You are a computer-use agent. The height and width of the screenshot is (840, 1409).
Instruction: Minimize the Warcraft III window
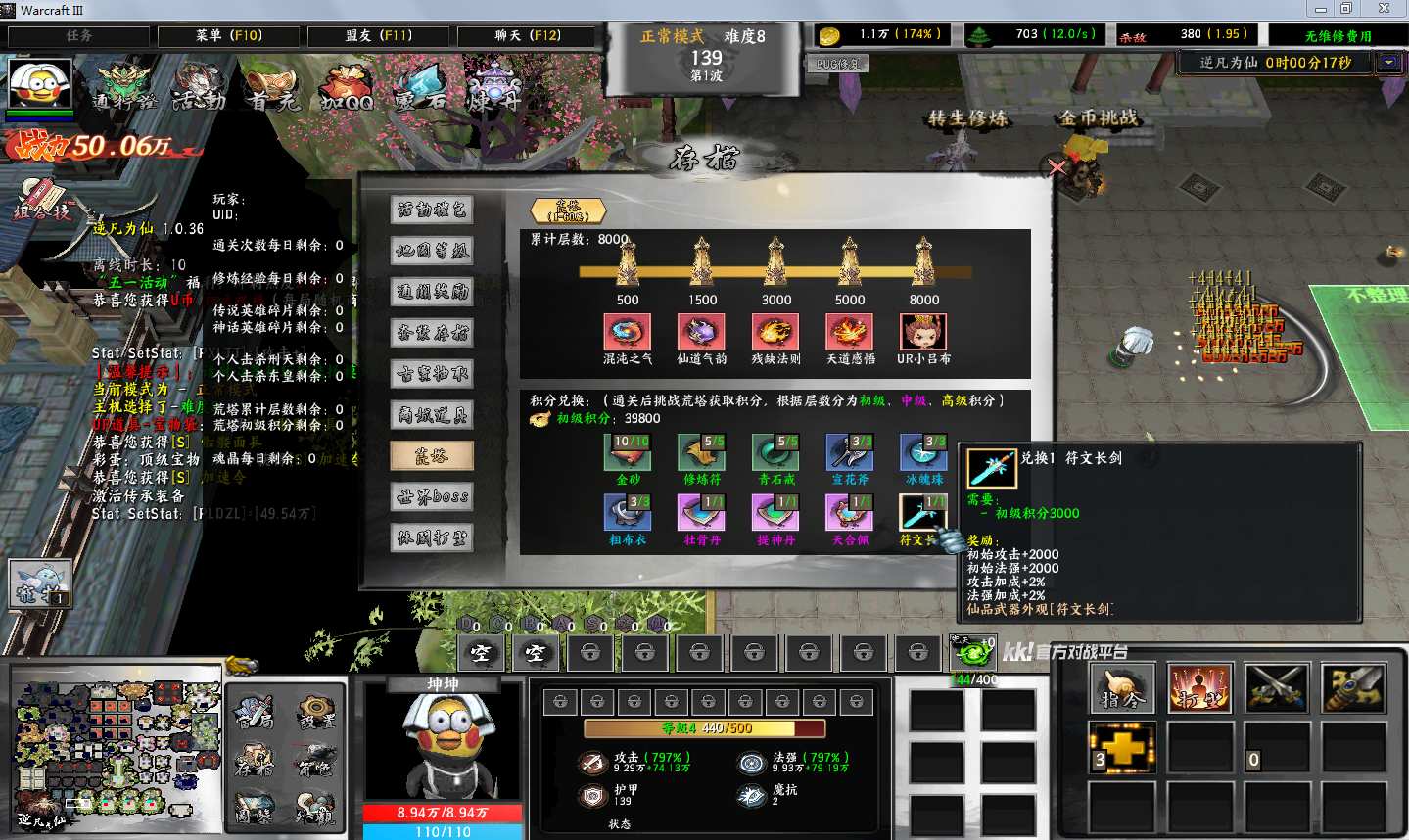1321,9
